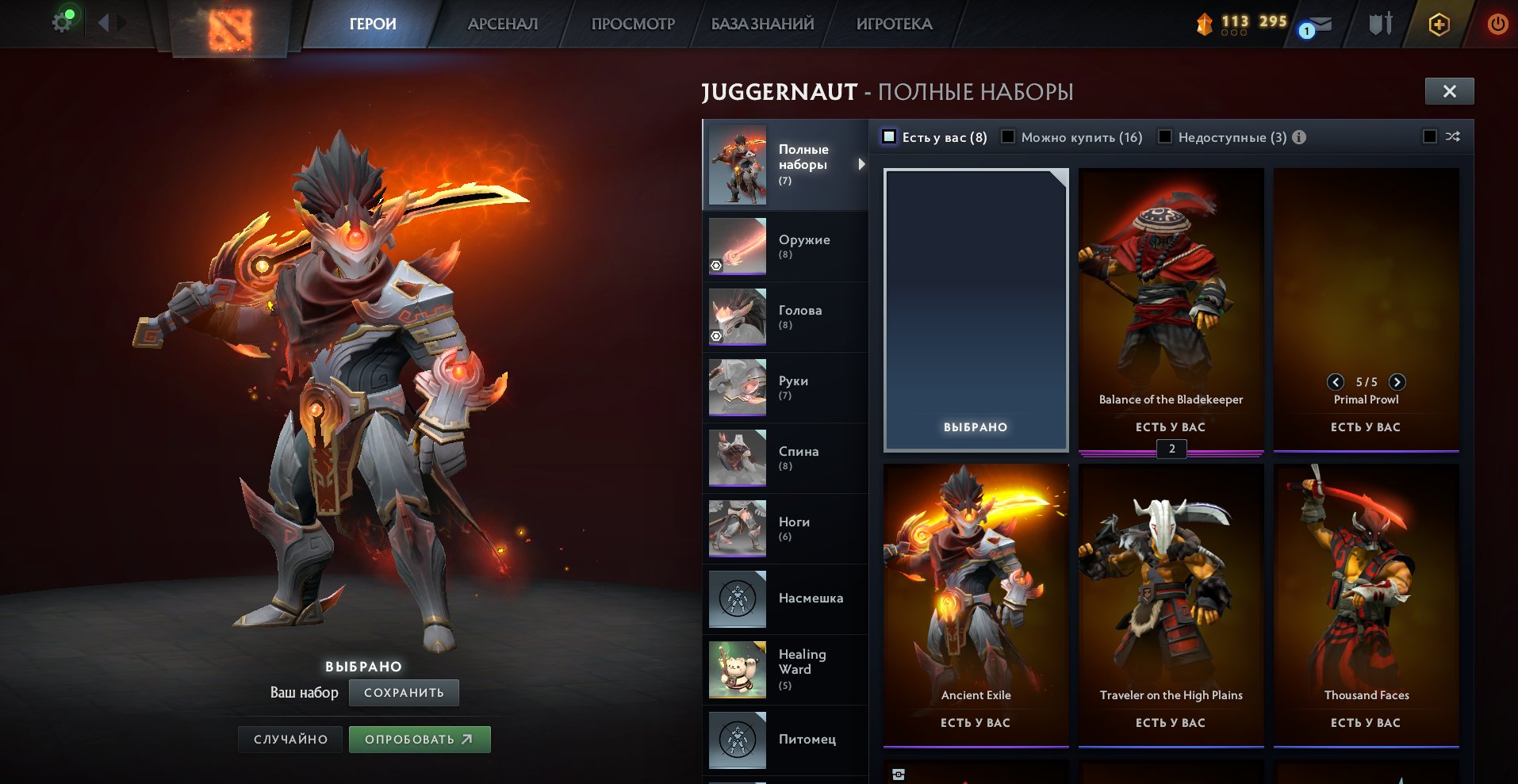Close the Juggernaut sets panel

point(1449,91)
